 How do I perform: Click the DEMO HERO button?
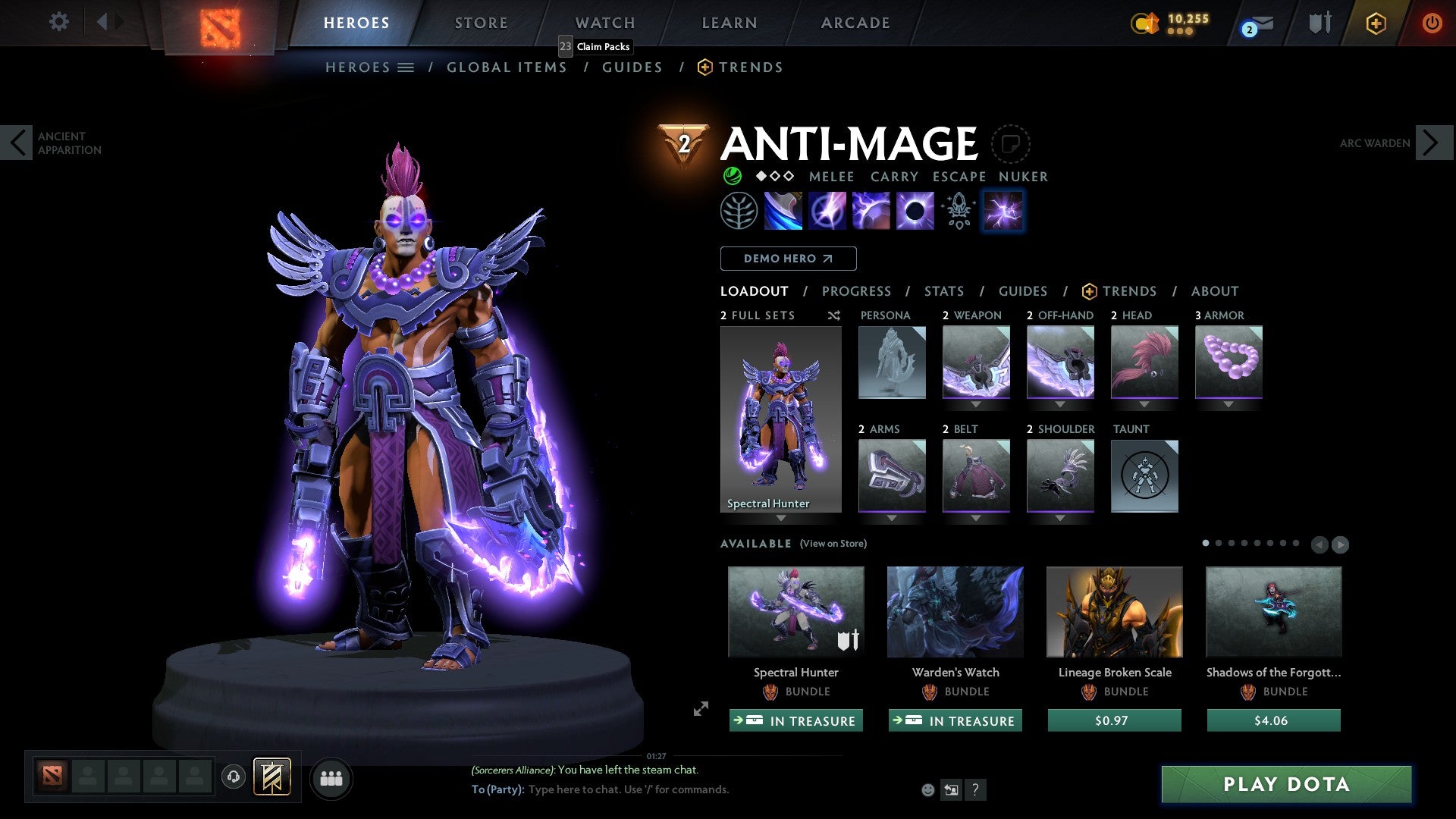[788, 258]
